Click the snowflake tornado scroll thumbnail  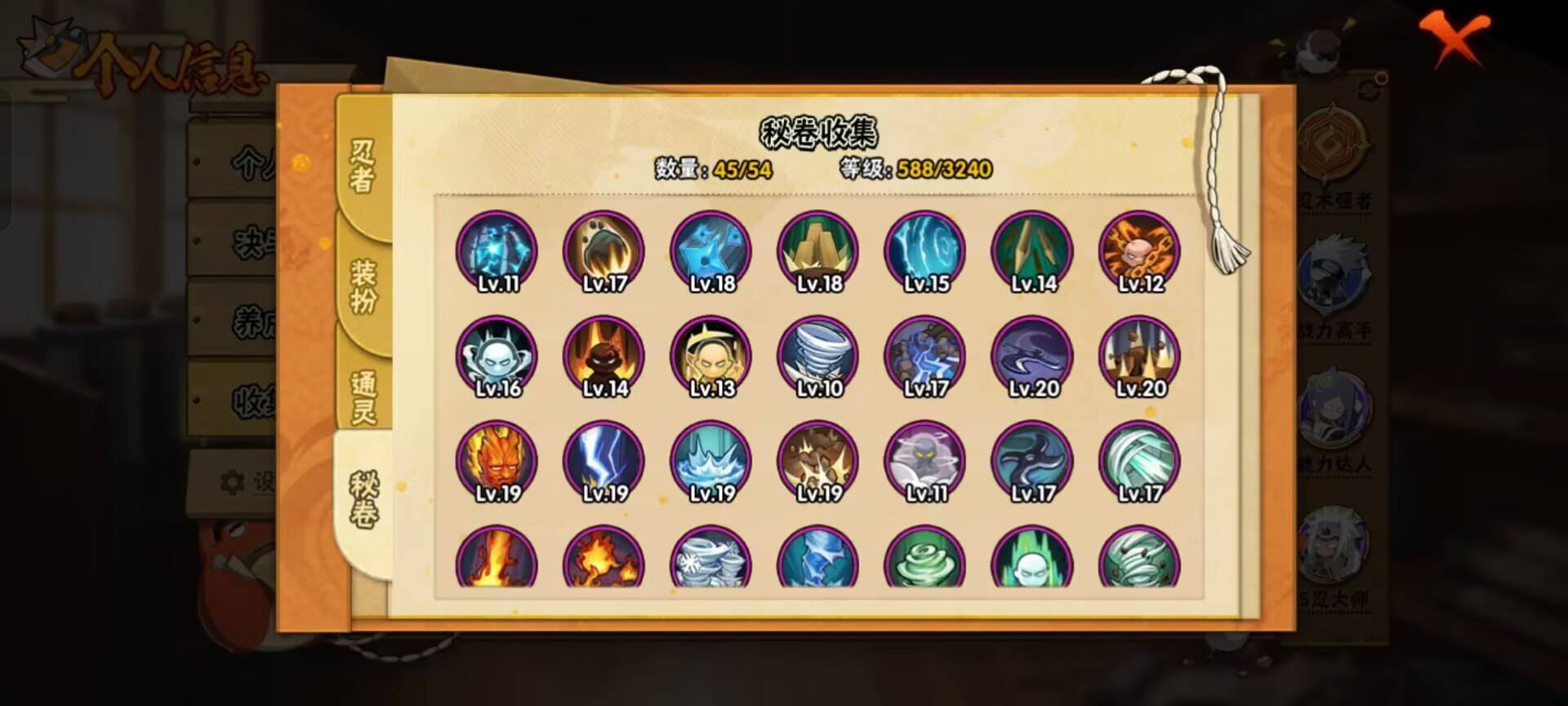click(x=710, y=564)
